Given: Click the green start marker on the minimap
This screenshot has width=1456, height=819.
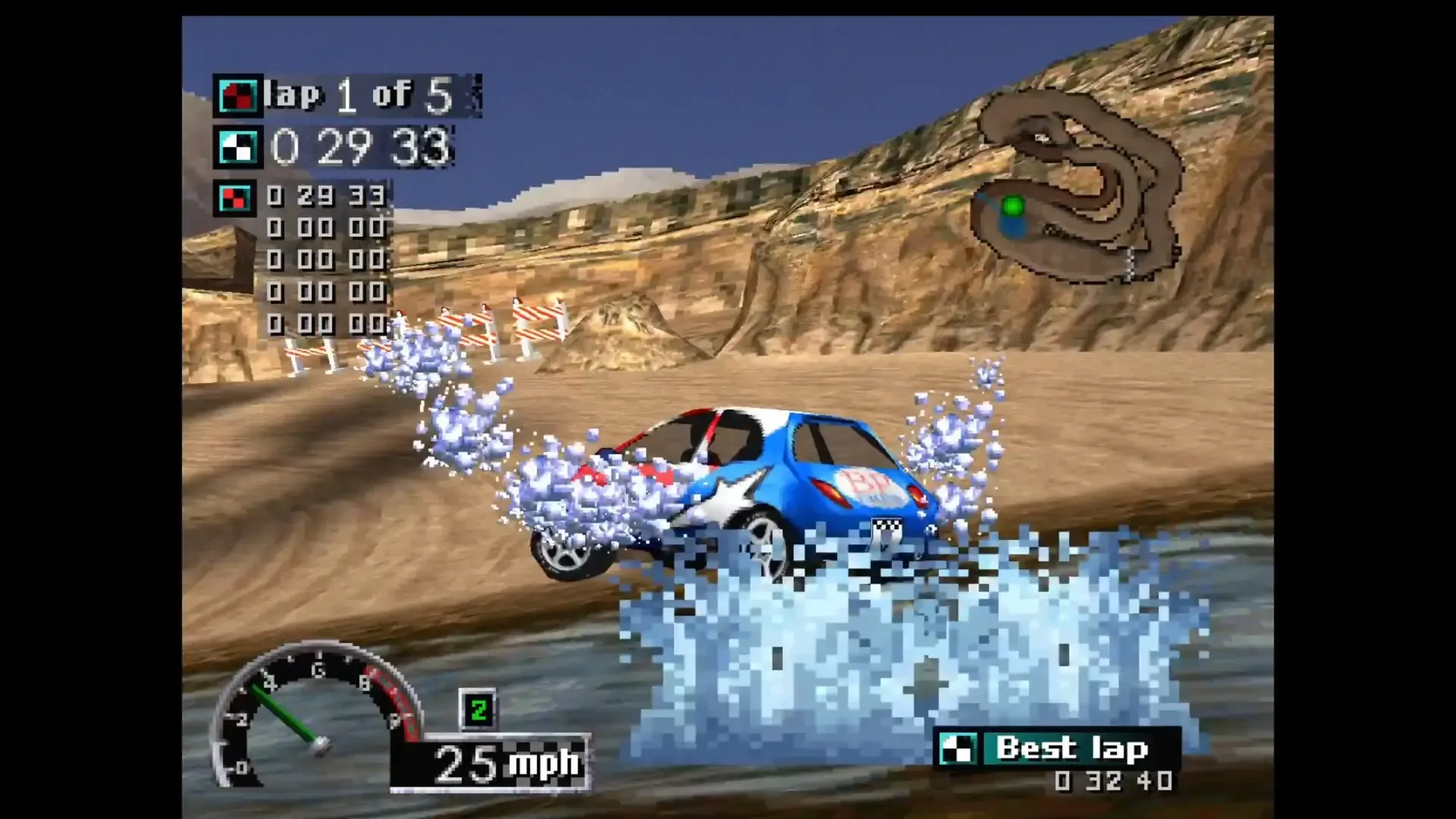Looking at the screenshot, I should pyautogui.click(x=1012, y=205).
